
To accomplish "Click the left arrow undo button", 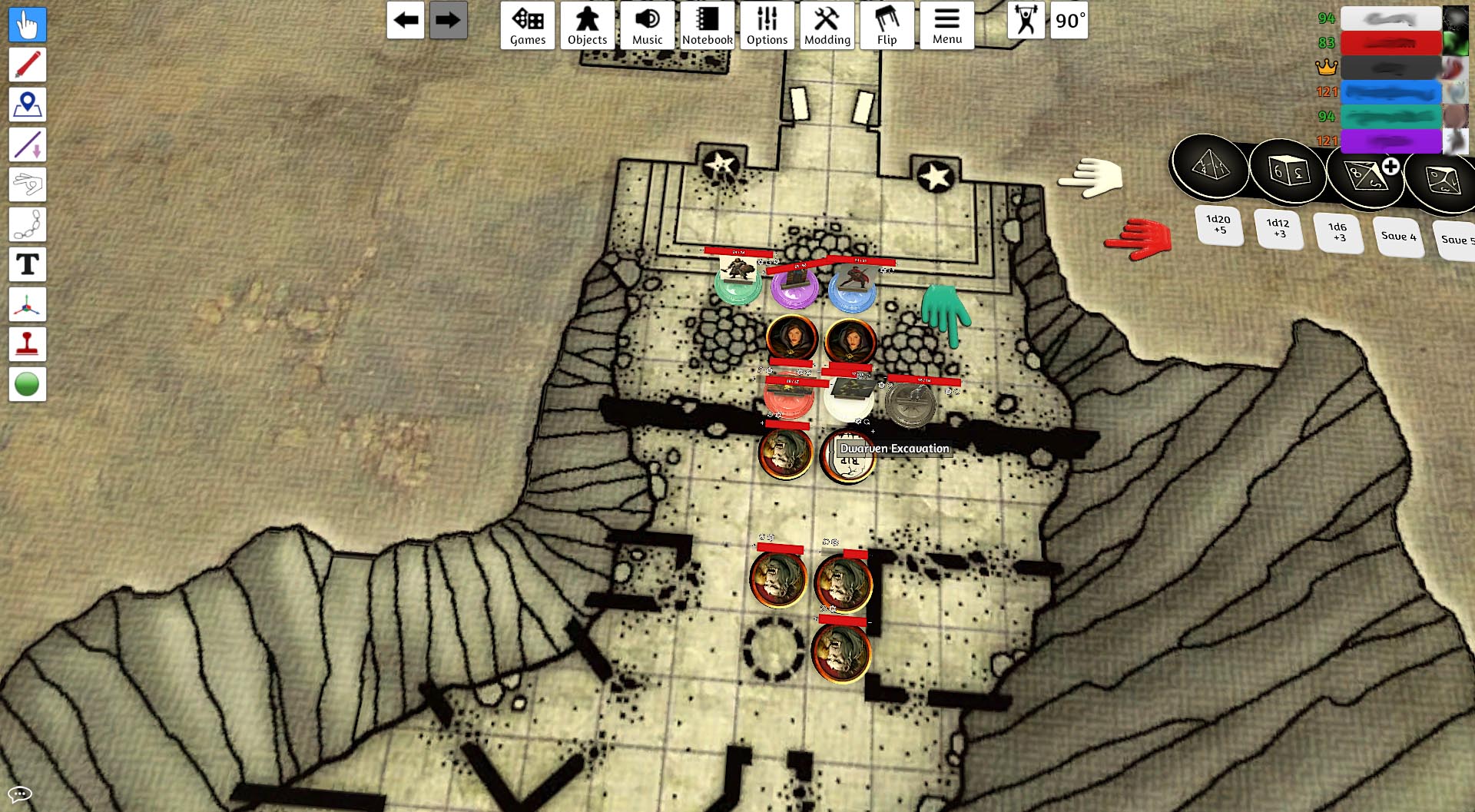I will 406,20.
